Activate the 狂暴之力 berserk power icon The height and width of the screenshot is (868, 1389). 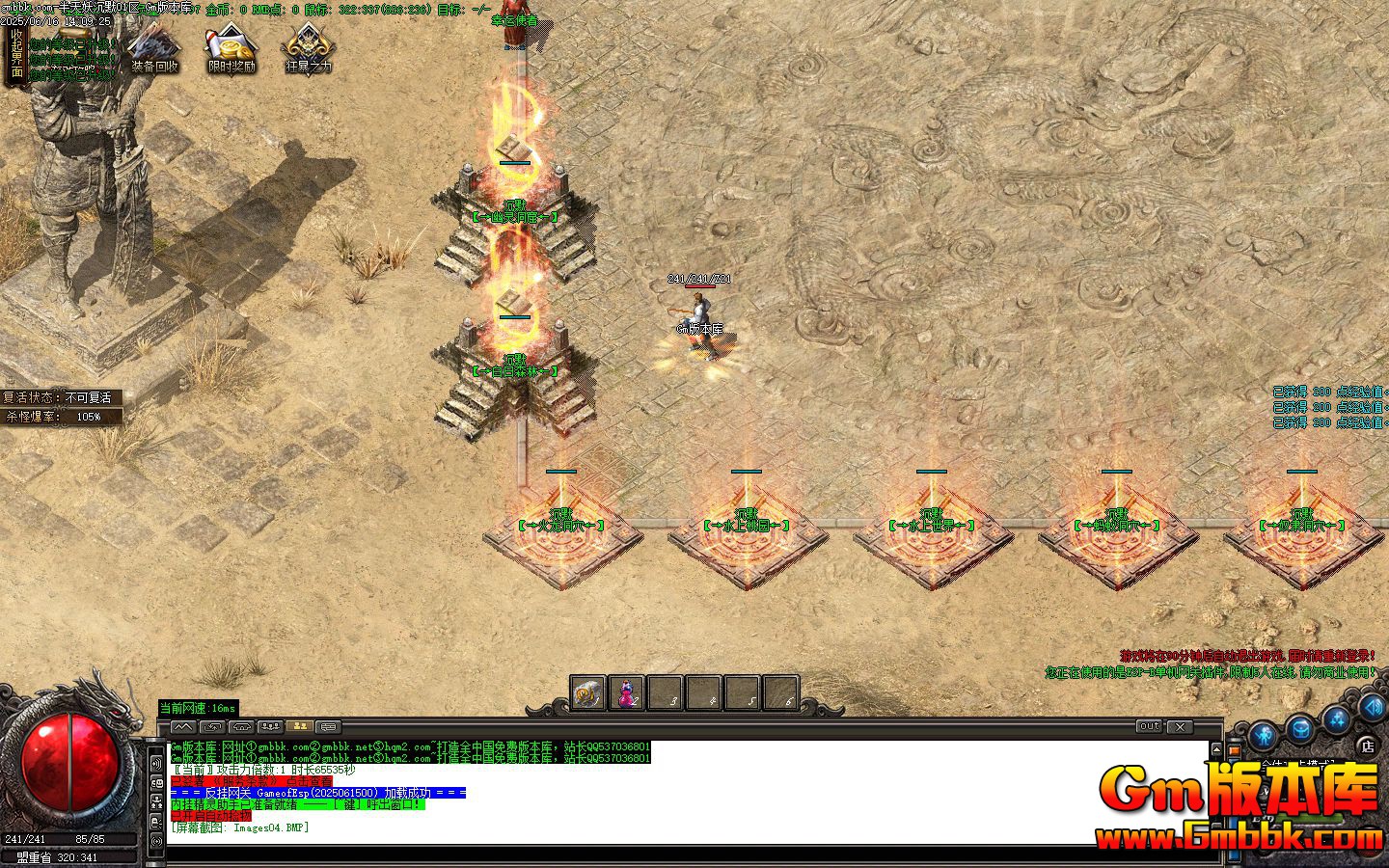pos(306,46)
